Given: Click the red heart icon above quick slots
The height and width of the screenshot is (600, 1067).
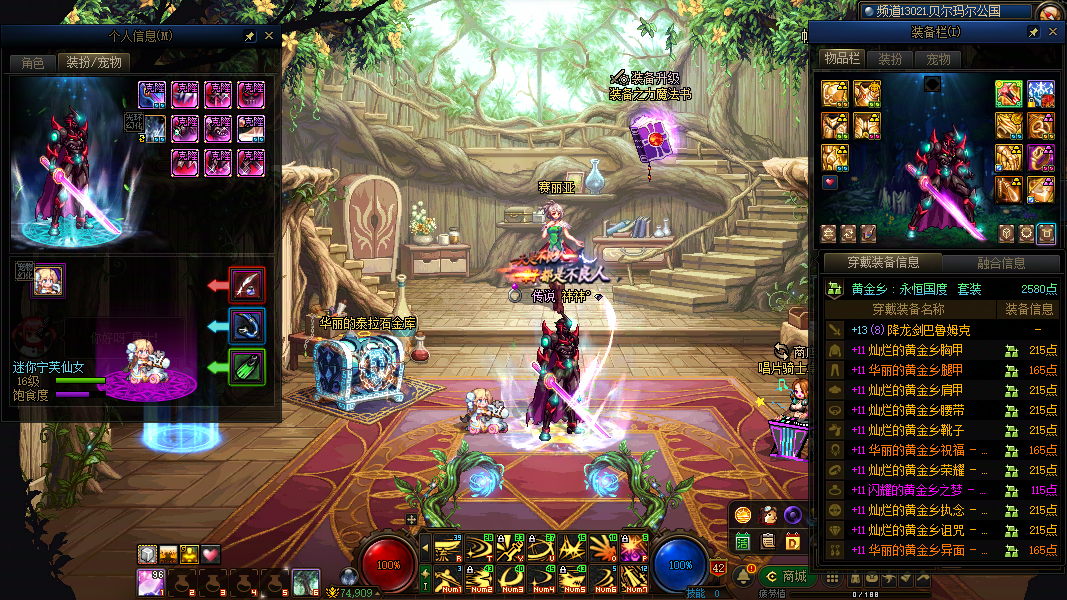Looking at the screenshot, I should (x=211, y=554).
